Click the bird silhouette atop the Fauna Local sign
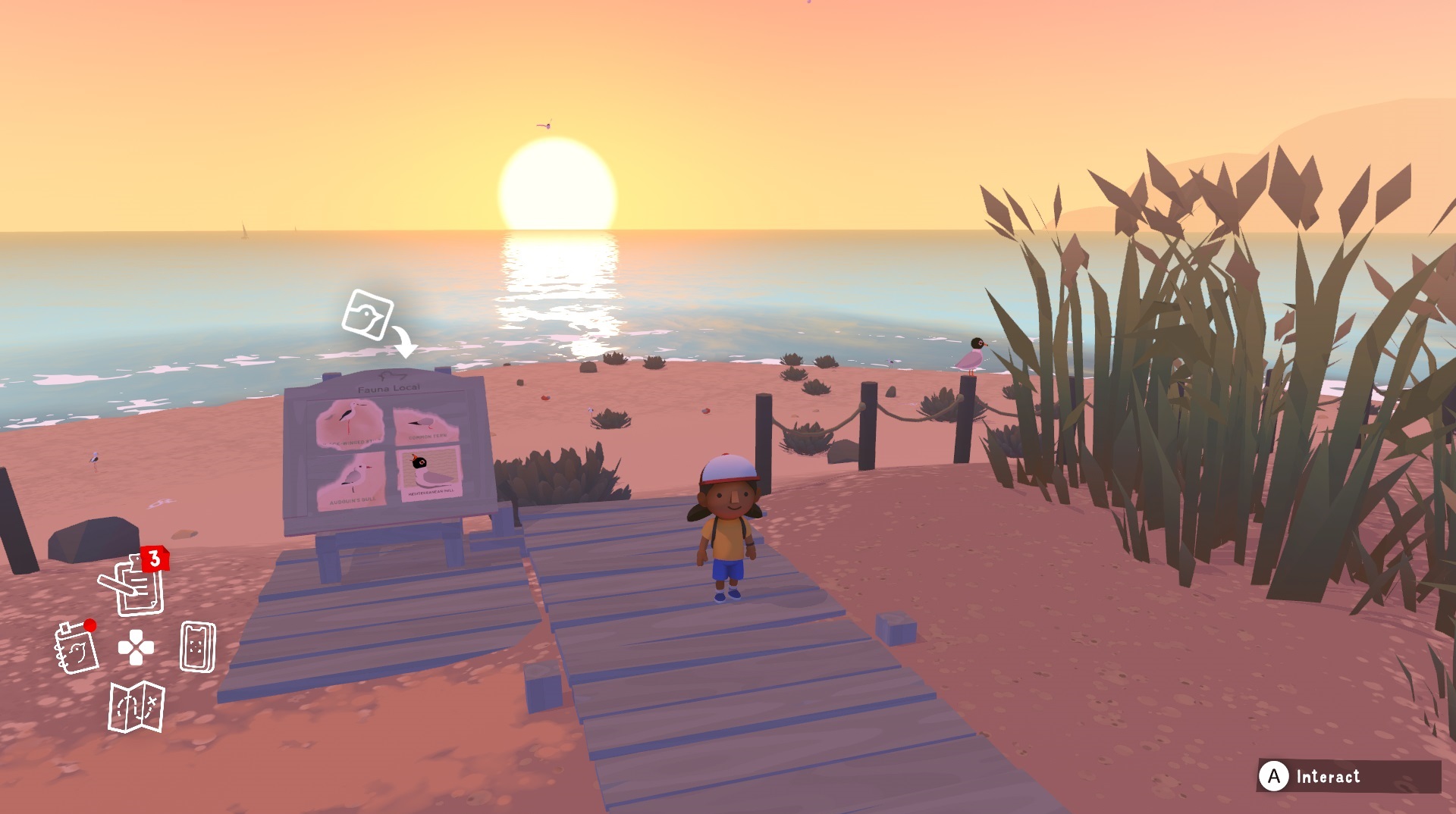Image resolution: width=1456 pixels, height=814 pixels. click(392, 375)
